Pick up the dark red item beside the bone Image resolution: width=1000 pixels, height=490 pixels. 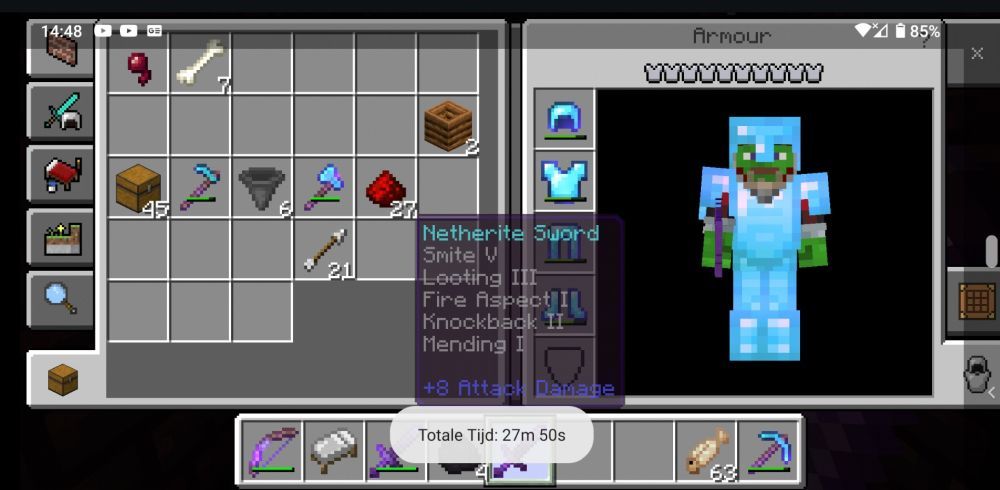tap(139, 66)
